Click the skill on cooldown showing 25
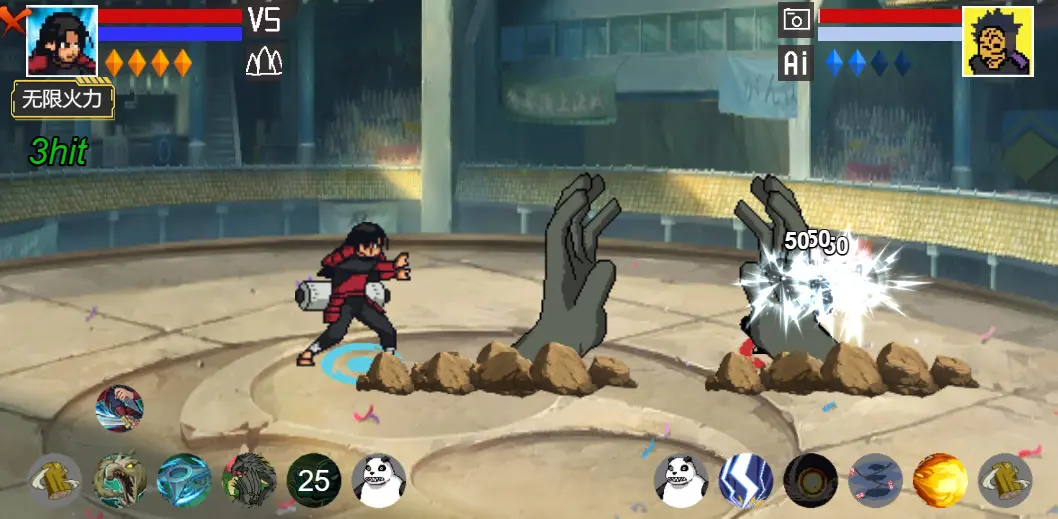This screenshot has height=519, width=1058. coord(313,481)
